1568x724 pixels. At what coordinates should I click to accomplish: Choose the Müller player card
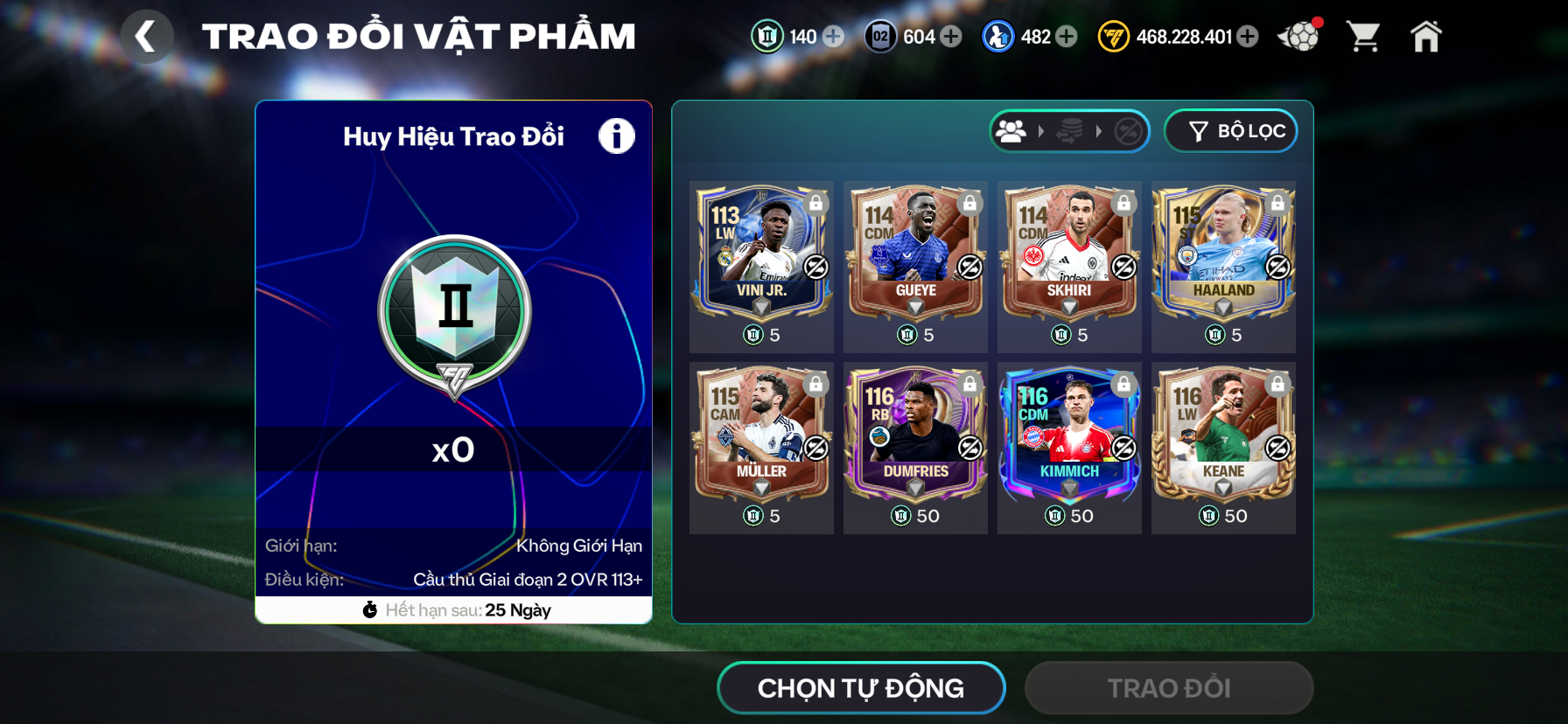click(760, 434)
